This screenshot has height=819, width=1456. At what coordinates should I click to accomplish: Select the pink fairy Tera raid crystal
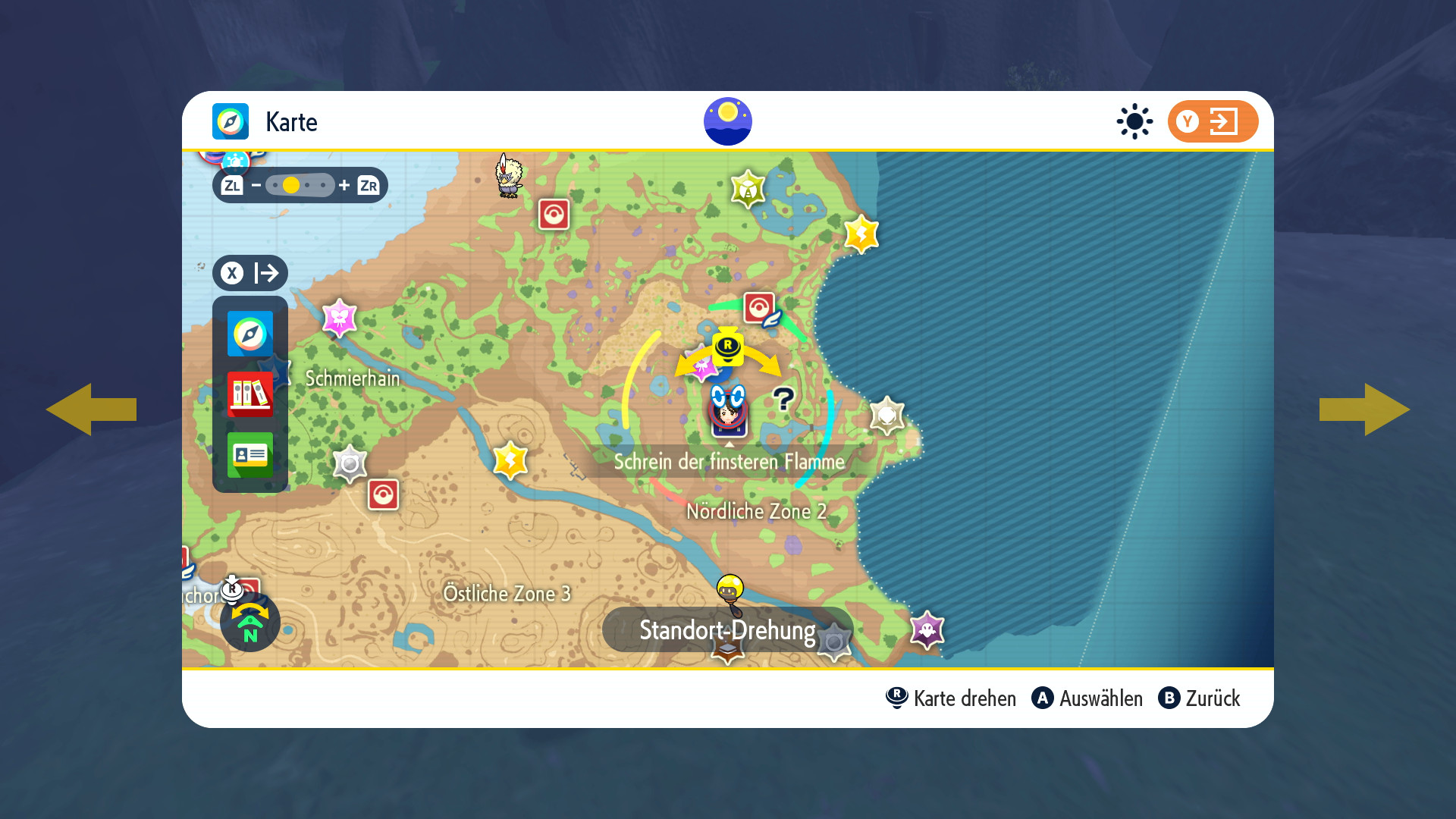[339, 318]
